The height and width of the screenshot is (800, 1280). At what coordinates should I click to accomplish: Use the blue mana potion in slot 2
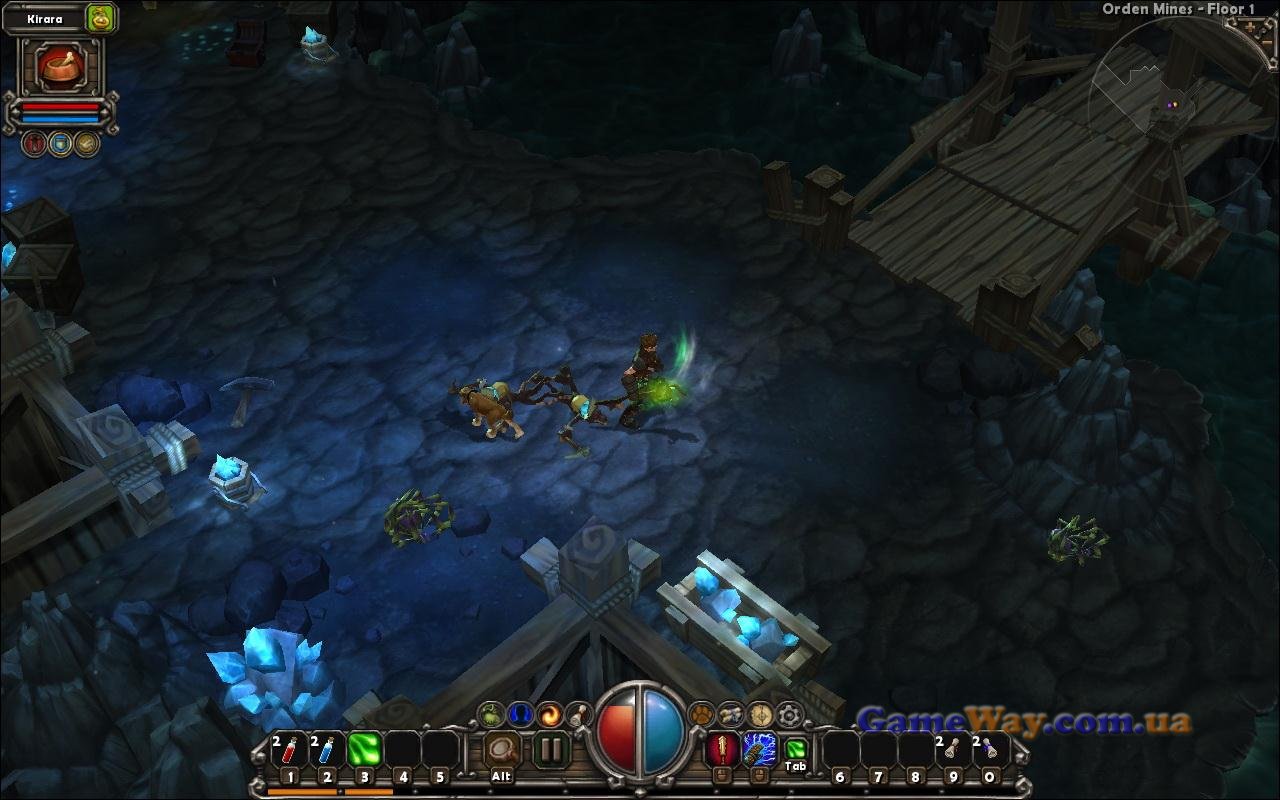pyautogui.click(x=327, y=750)
